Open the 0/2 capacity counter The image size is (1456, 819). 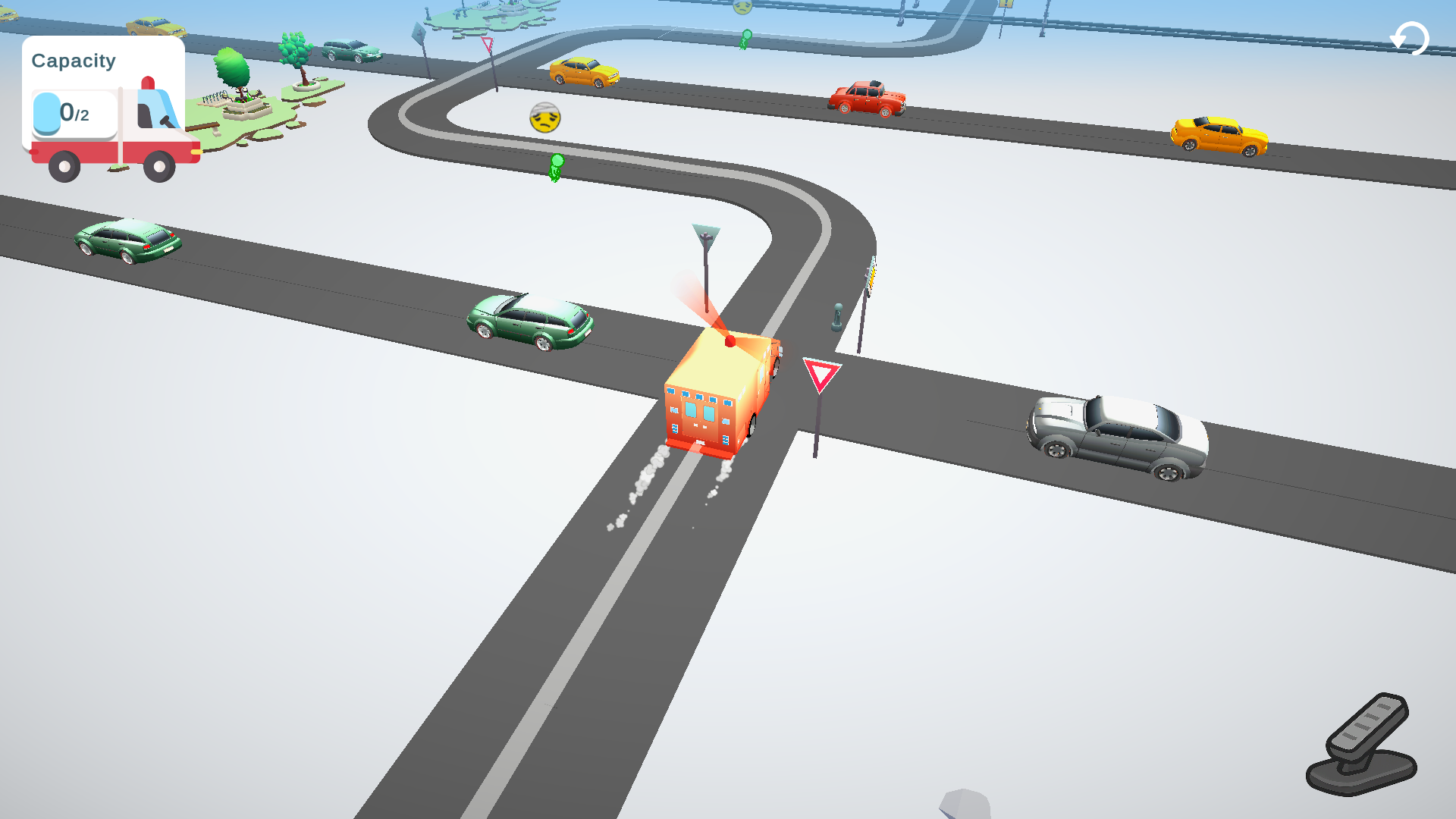[74, 114]
